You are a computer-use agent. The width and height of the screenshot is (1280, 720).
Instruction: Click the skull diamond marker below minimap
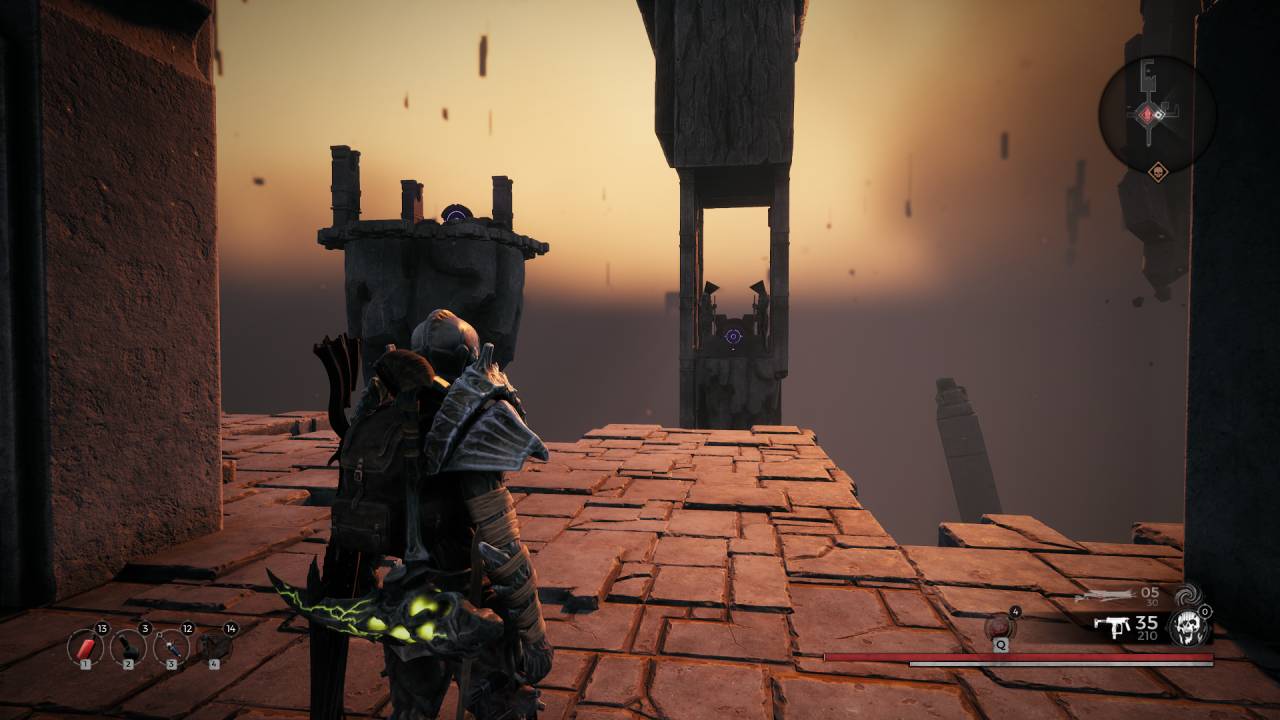pos(1158,171)
